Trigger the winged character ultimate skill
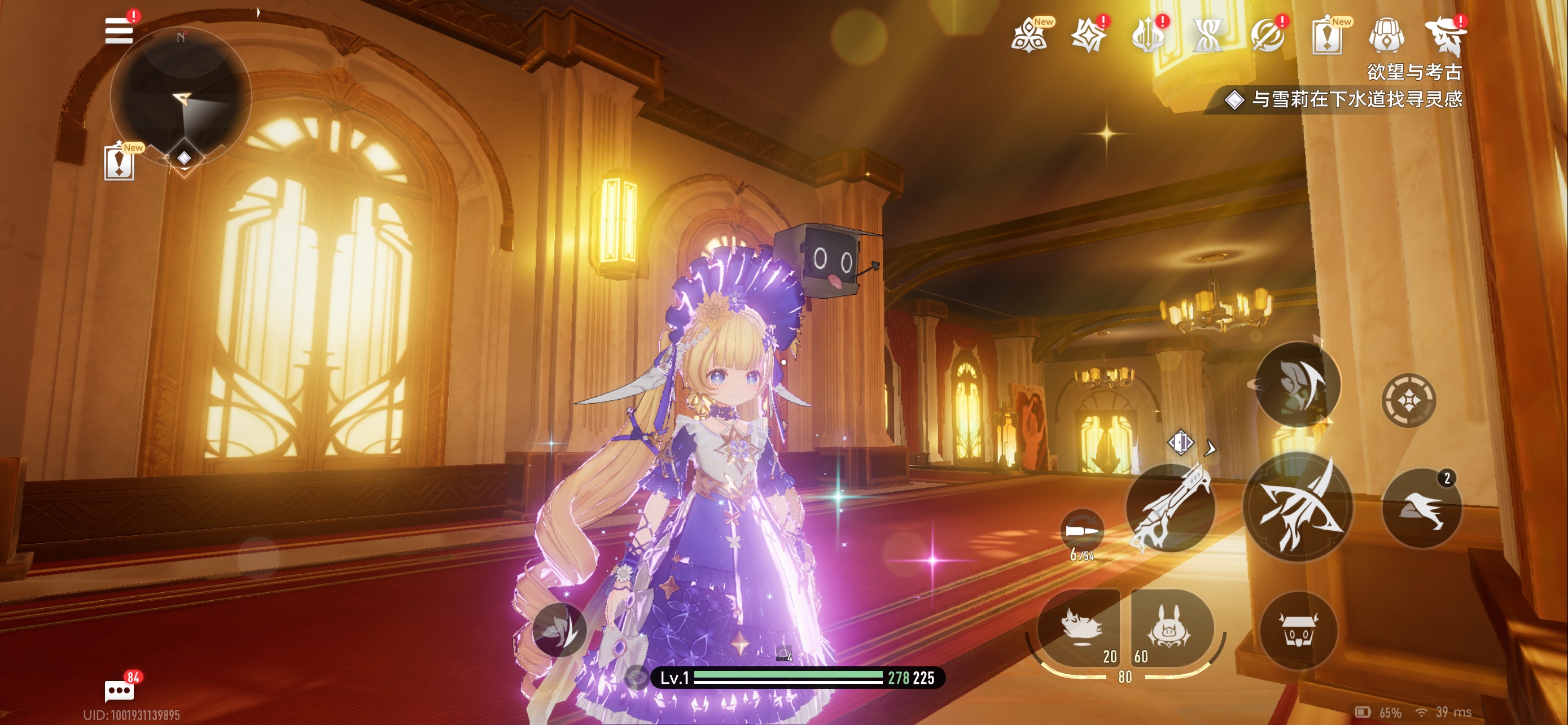Image resolution: width=1568 pixels, height=725 pixels. click(x=1298, y=385)
